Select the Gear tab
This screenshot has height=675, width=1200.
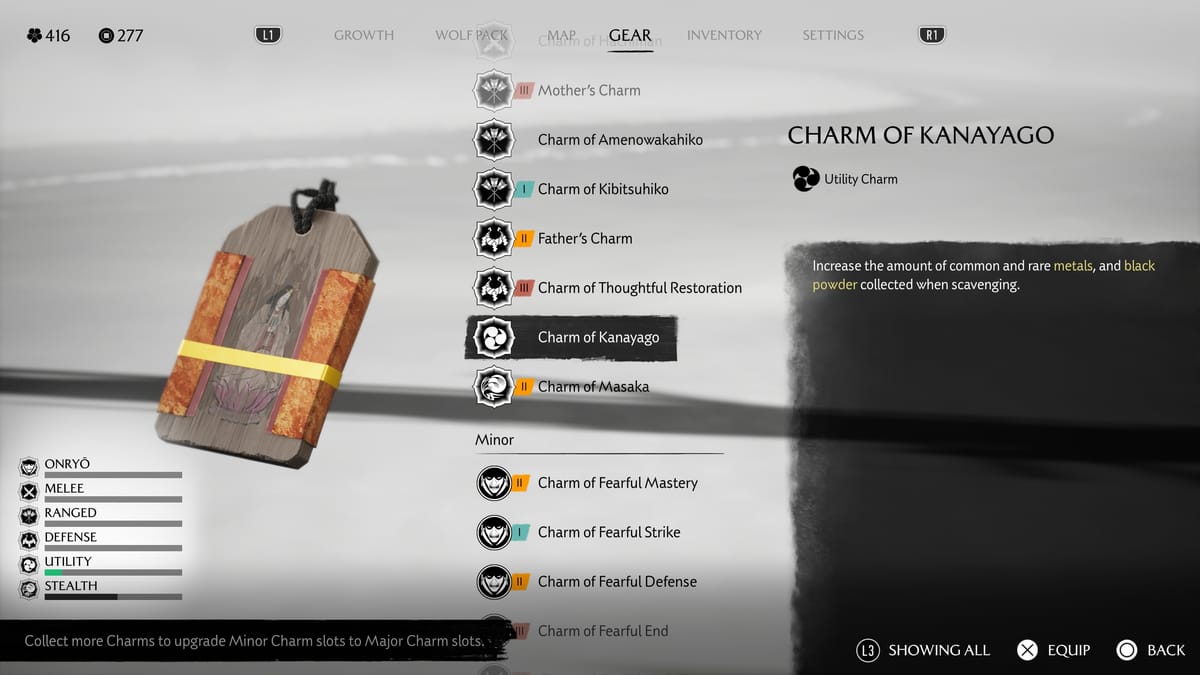[630, 35]
